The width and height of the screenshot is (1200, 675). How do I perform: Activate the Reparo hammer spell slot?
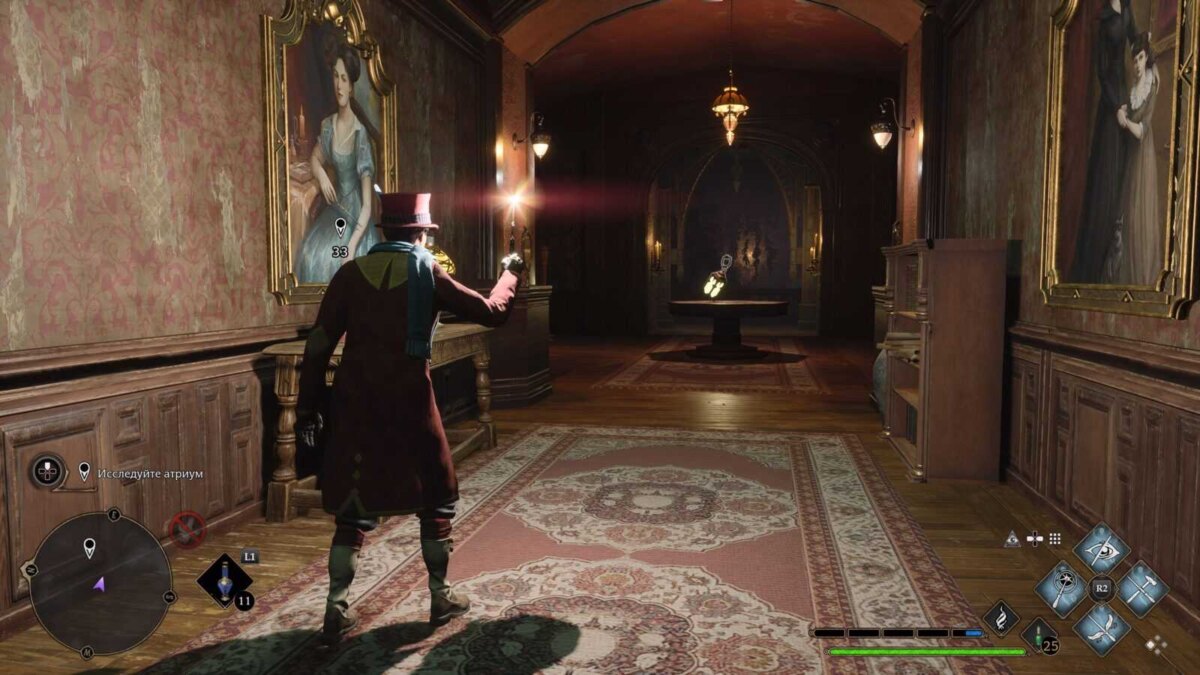1143,588
